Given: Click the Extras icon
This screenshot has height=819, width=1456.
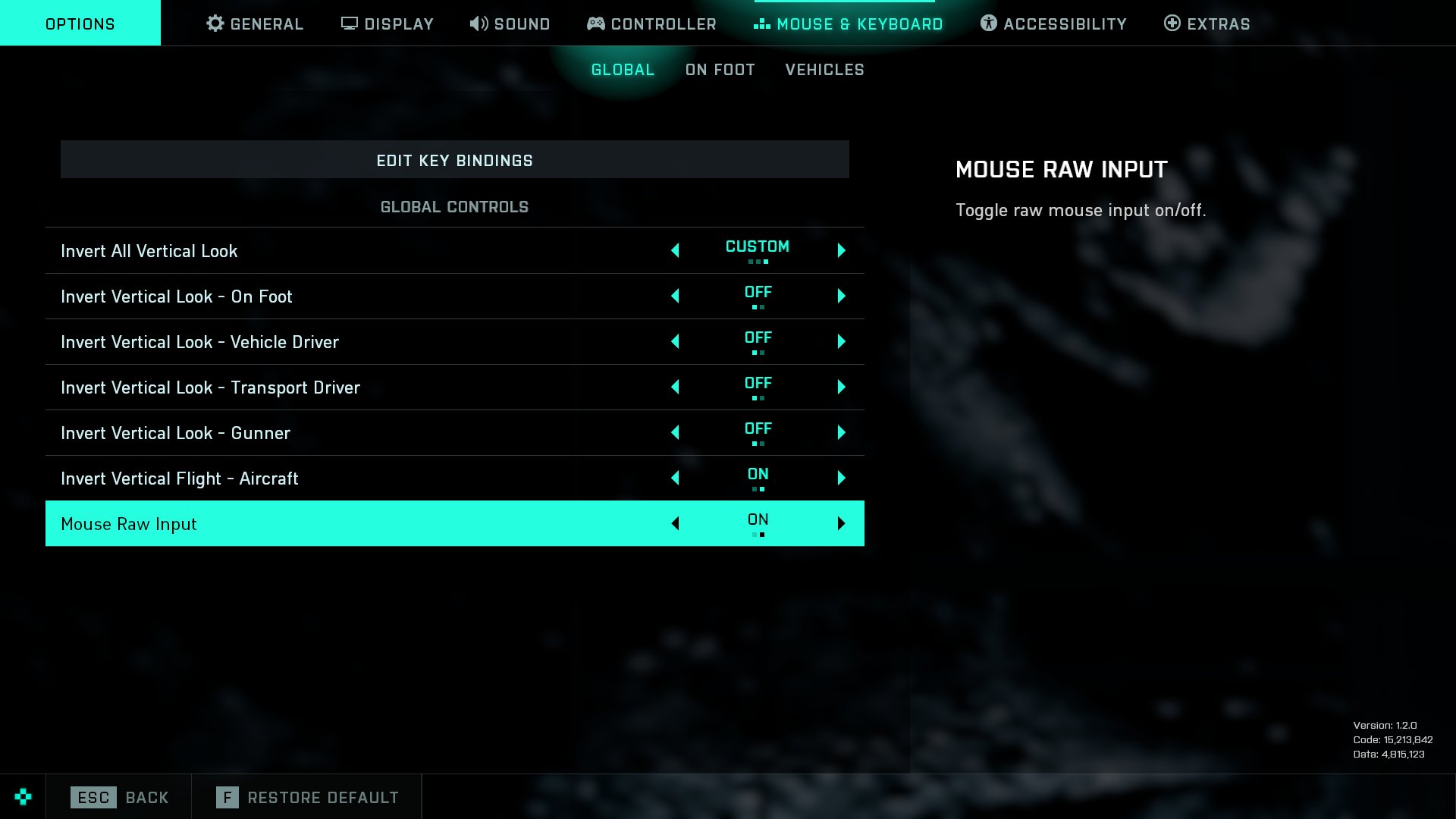Looking at the screenshot, I should (1172, 24).
